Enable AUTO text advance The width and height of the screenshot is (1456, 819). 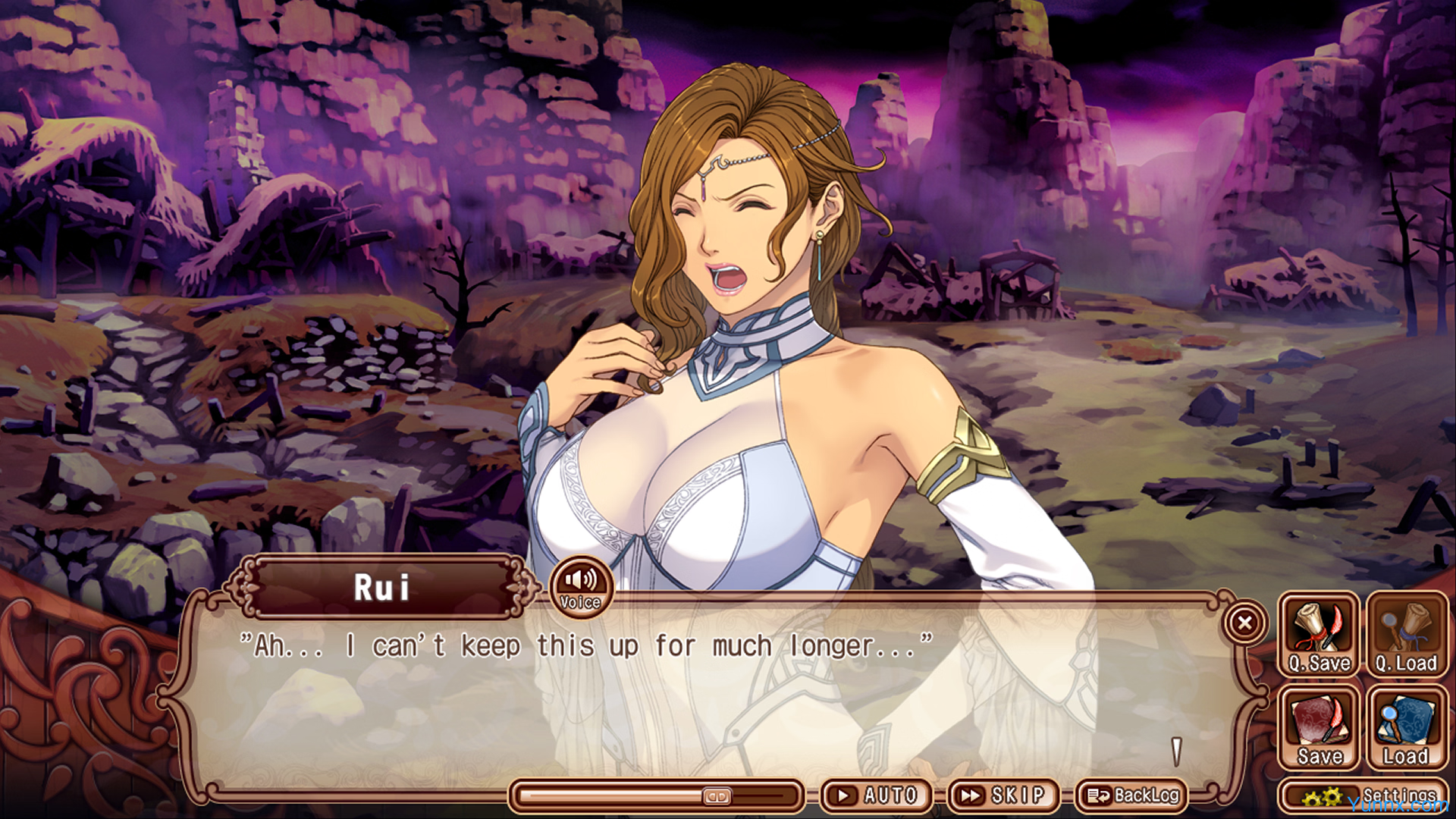877,795
